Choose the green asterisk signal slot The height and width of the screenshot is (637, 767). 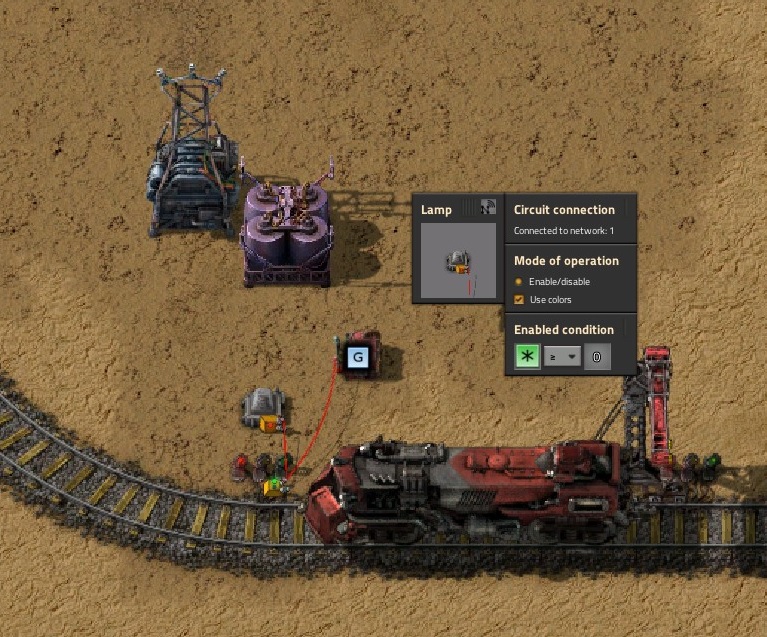point(527,357)
